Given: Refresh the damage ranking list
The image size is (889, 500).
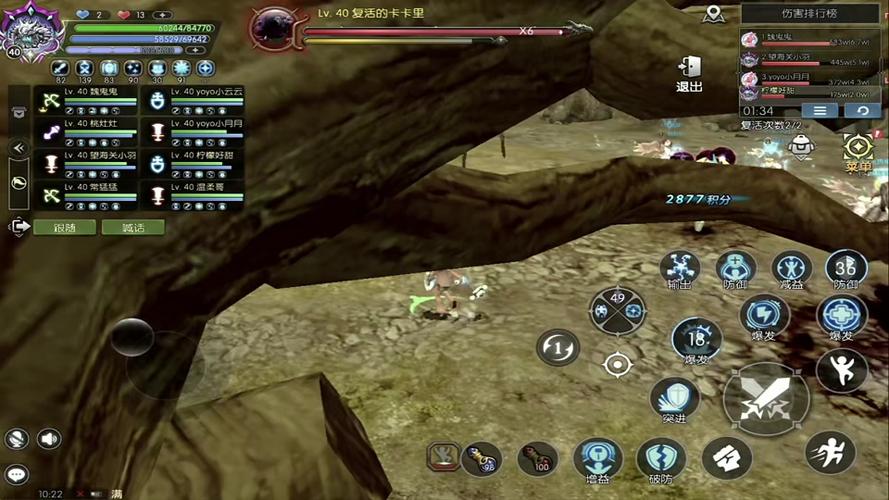Looking at the screenshot, I should point(861,110).
